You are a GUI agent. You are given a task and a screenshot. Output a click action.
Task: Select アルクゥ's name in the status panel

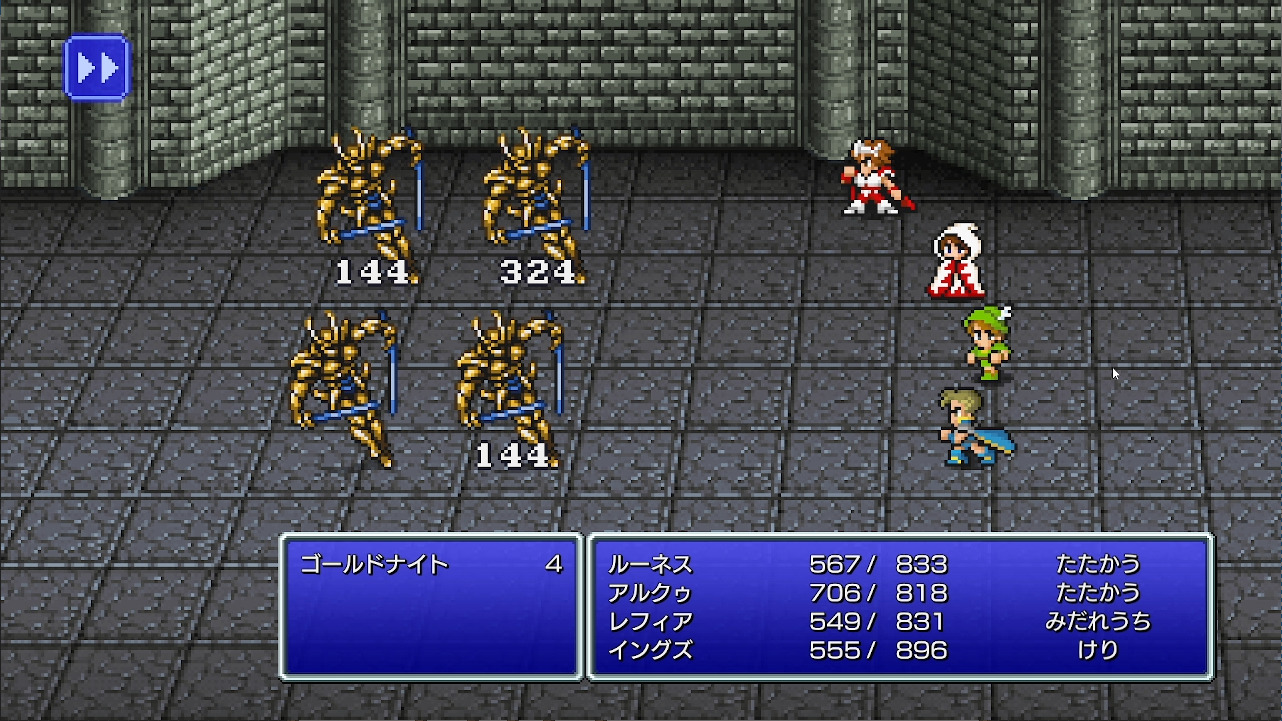(x=648, y=592)
